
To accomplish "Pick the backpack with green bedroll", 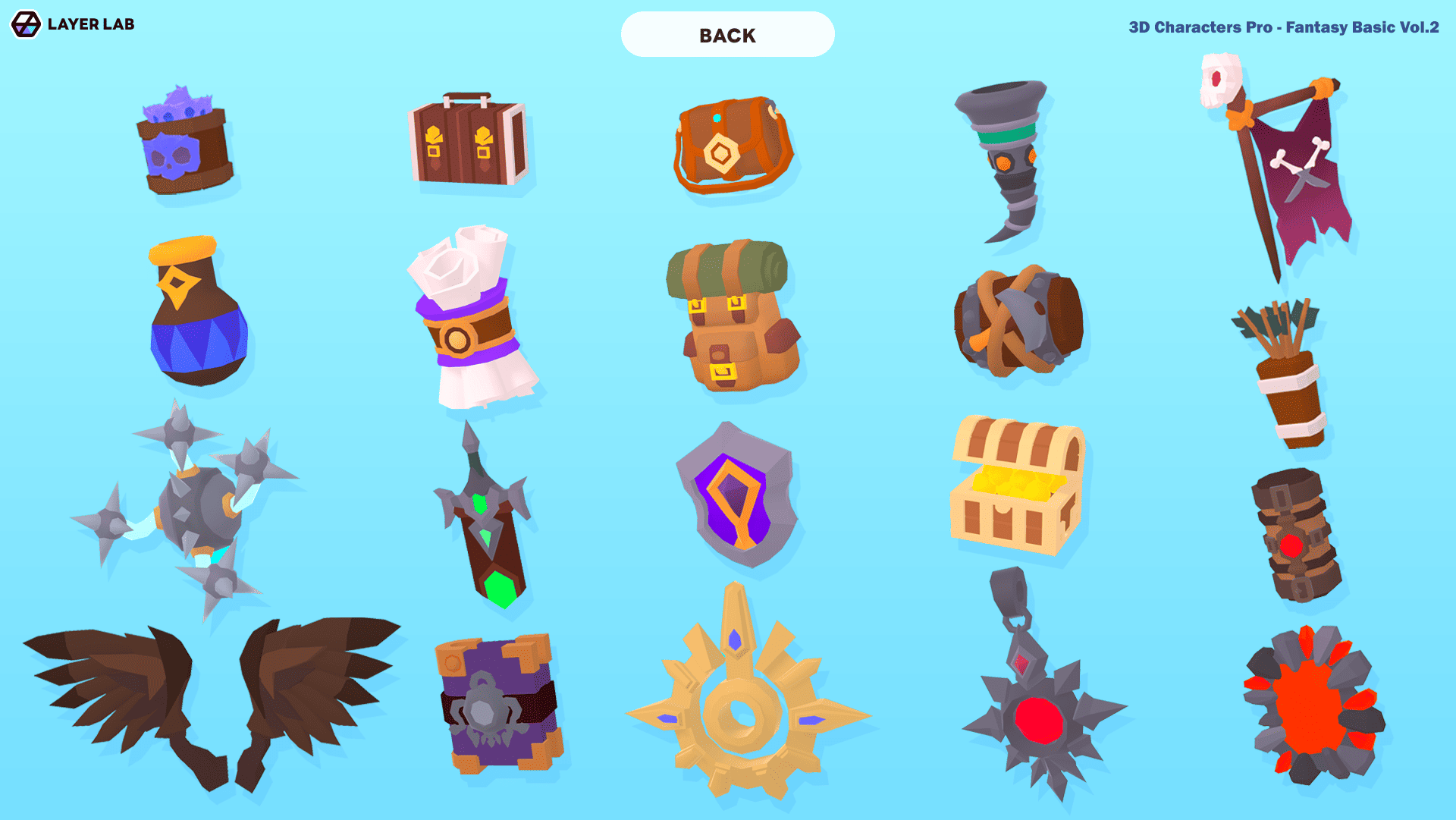I will 732,319.
